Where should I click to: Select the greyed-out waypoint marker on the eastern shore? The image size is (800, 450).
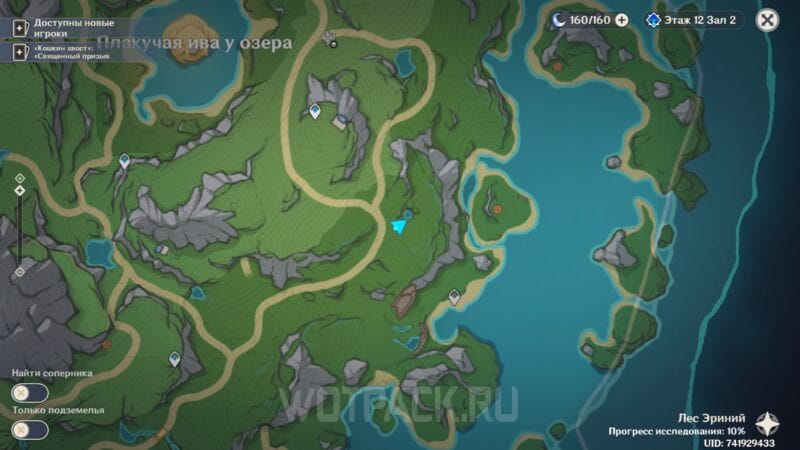coord(454,296)
